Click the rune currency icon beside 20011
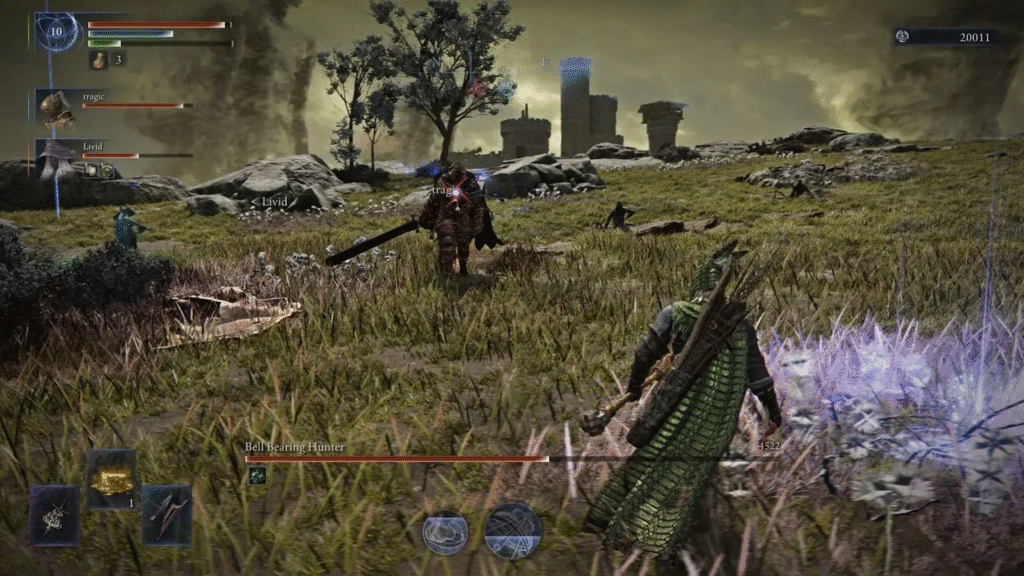Screen dimensions: 1024x576 pos(903,37)
